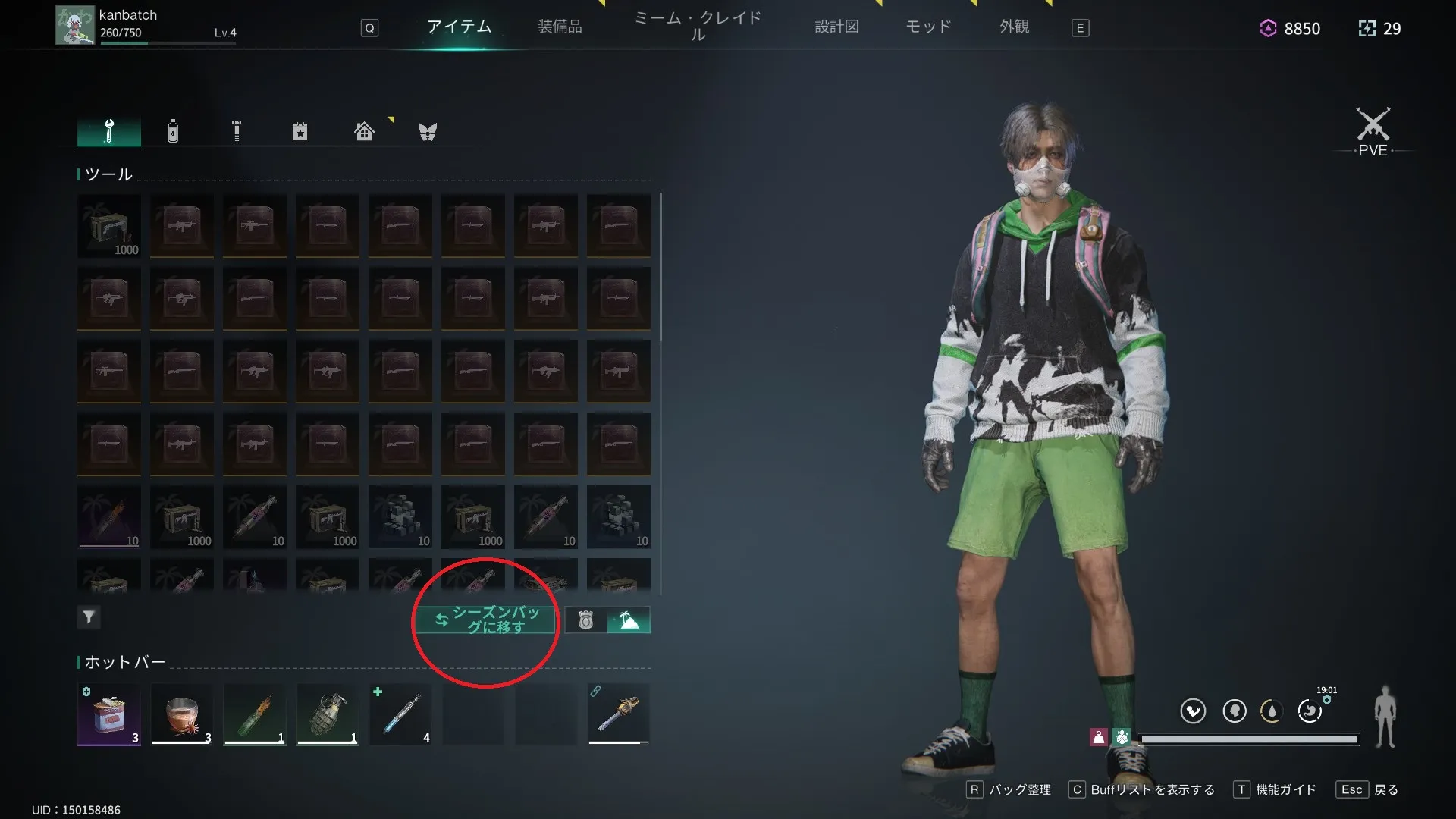Select the canned food hotbar slot
The height and width of the screenshot is (819, 1456).
tap(109, 714)
